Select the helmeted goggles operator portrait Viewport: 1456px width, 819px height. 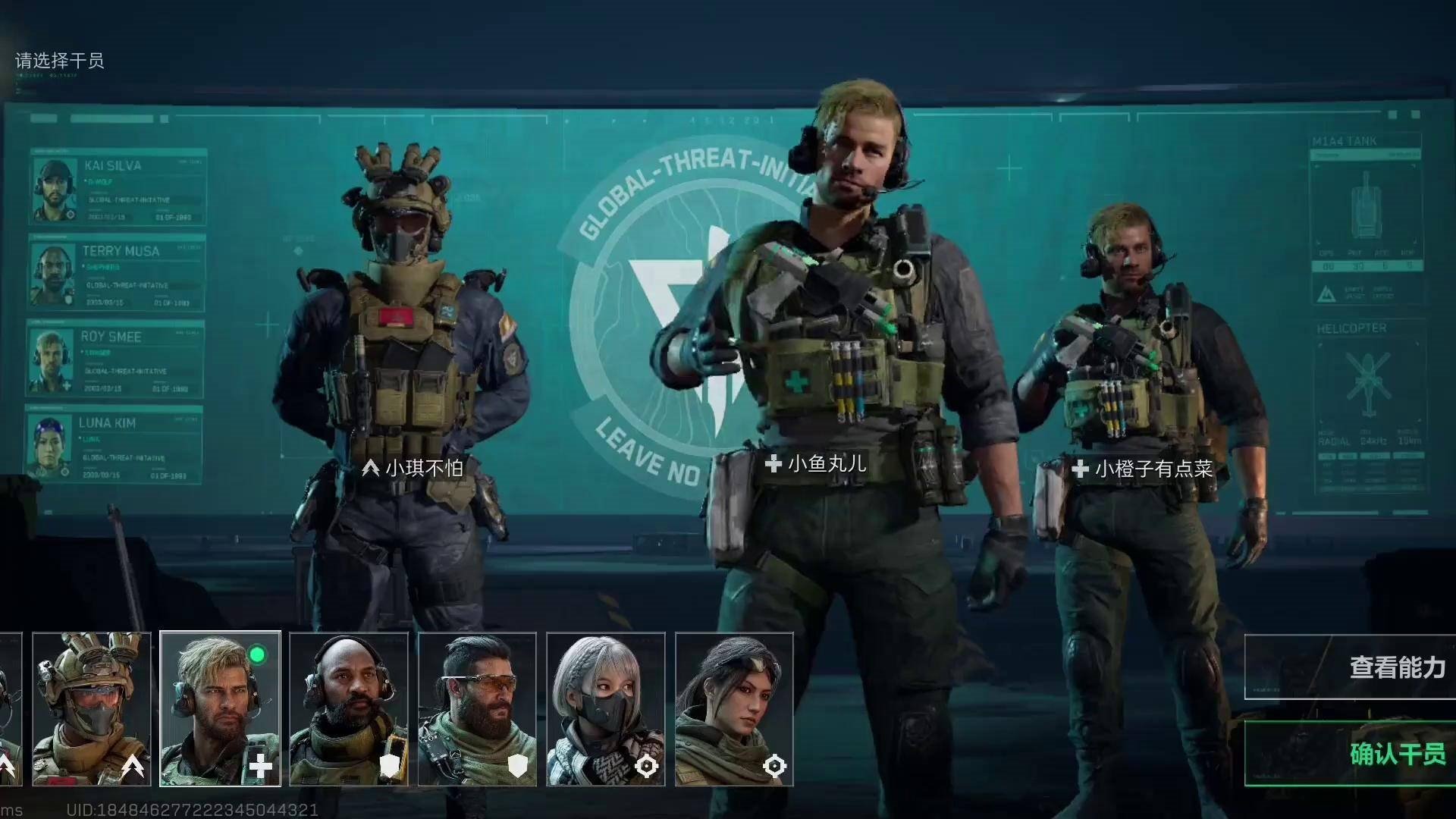pyautogui.click(x=92, y=709)
